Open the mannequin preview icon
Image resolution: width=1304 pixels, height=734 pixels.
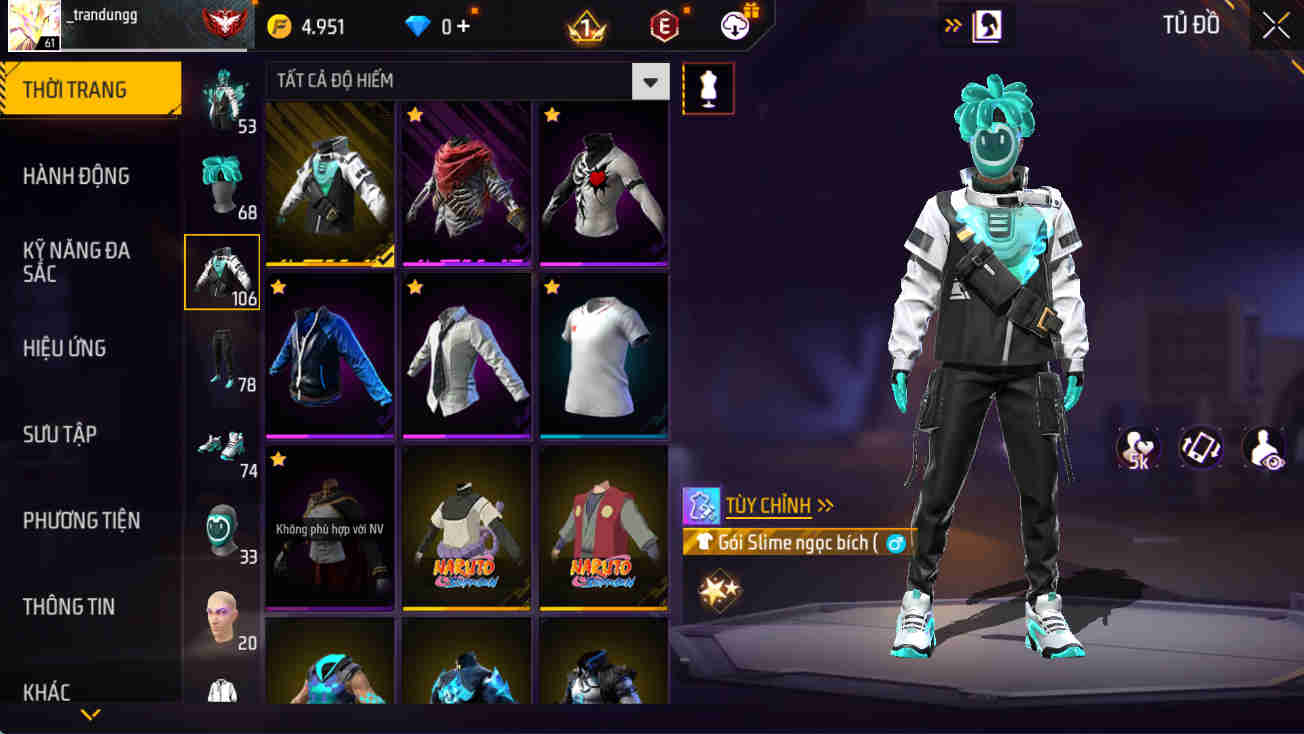pyautogui.click(x=708, y=88)
